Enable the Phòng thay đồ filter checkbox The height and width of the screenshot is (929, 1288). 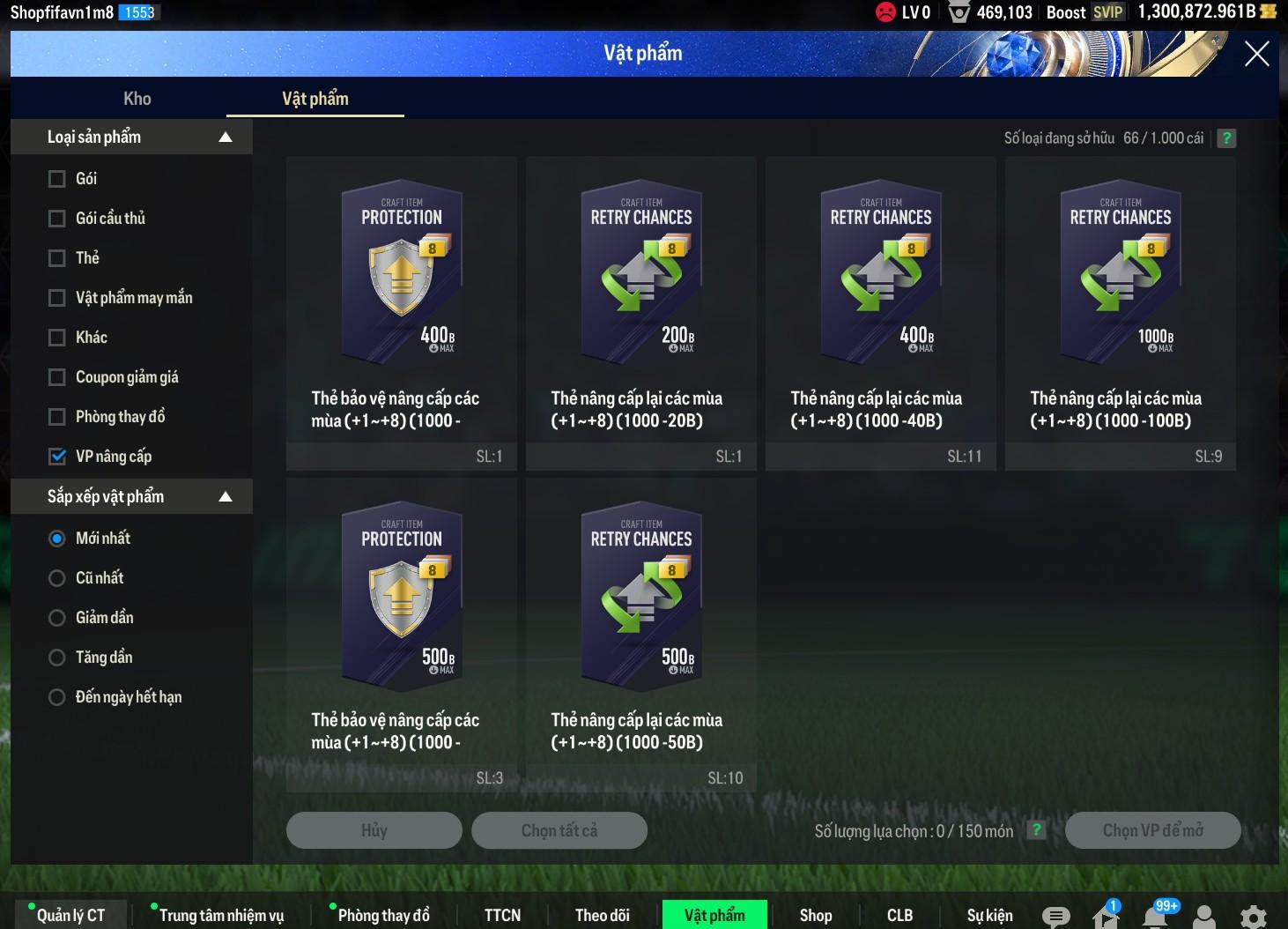57,417
